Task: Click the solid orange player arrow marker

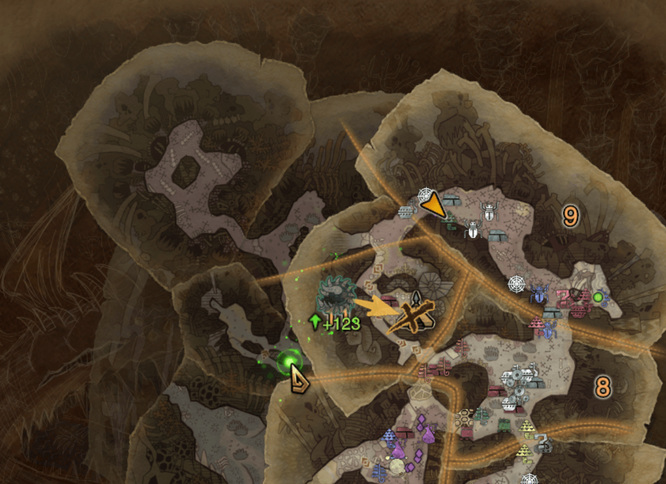Action: 433,205
